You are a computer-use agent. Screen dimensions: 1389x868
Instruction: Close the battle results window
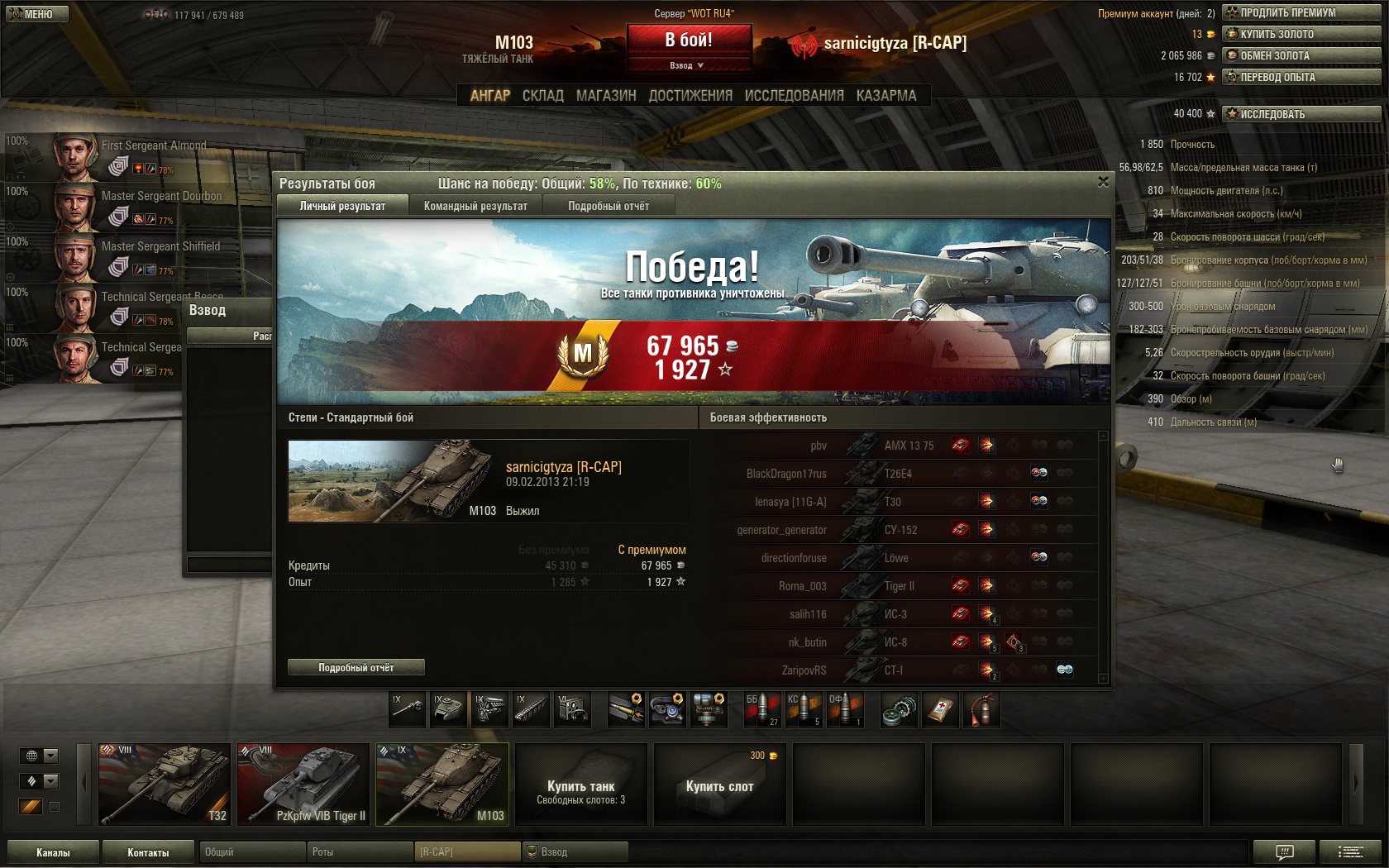point(1103,182)
